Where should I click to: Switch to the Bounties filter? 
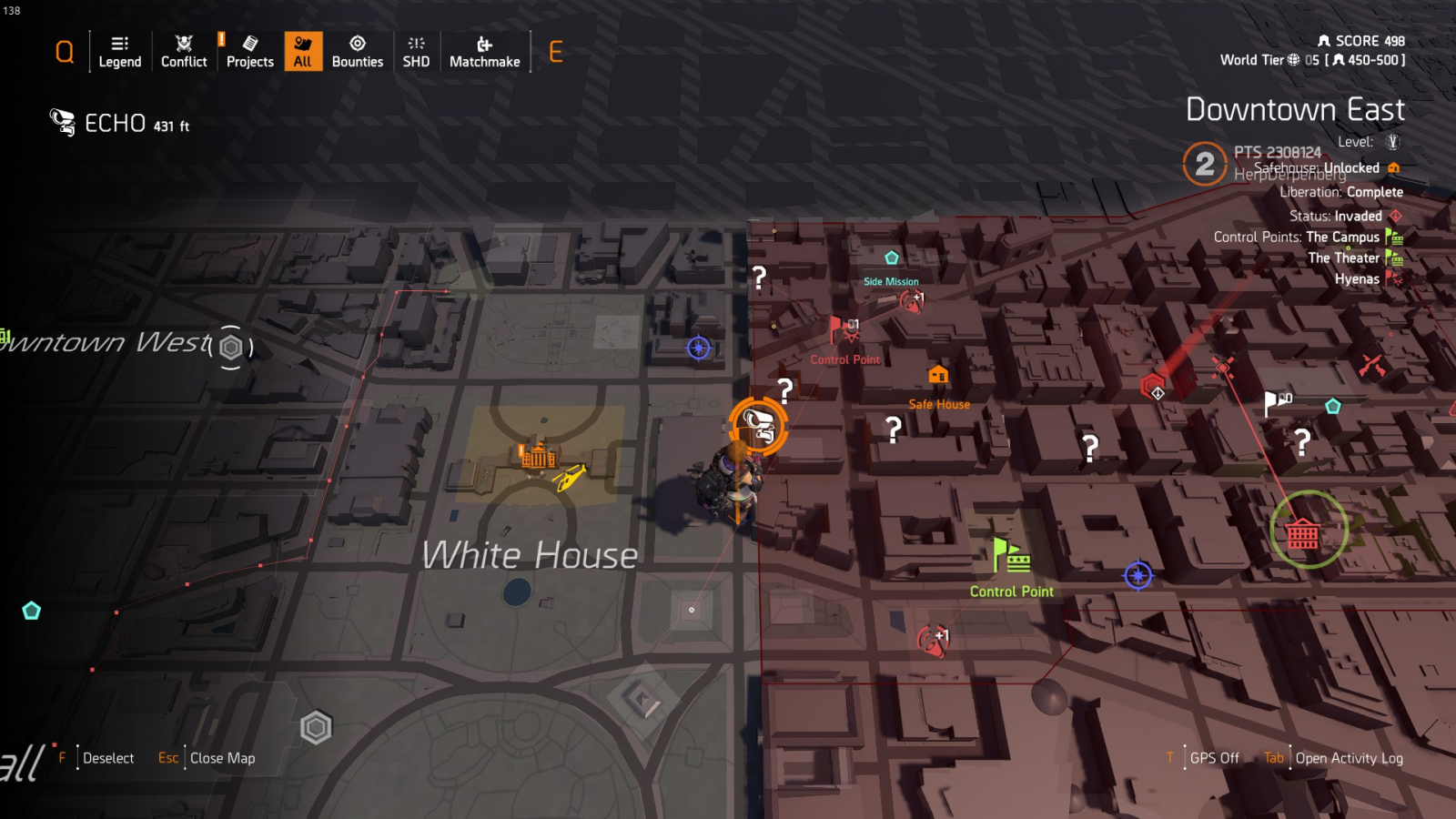click(x=358, y=52)
